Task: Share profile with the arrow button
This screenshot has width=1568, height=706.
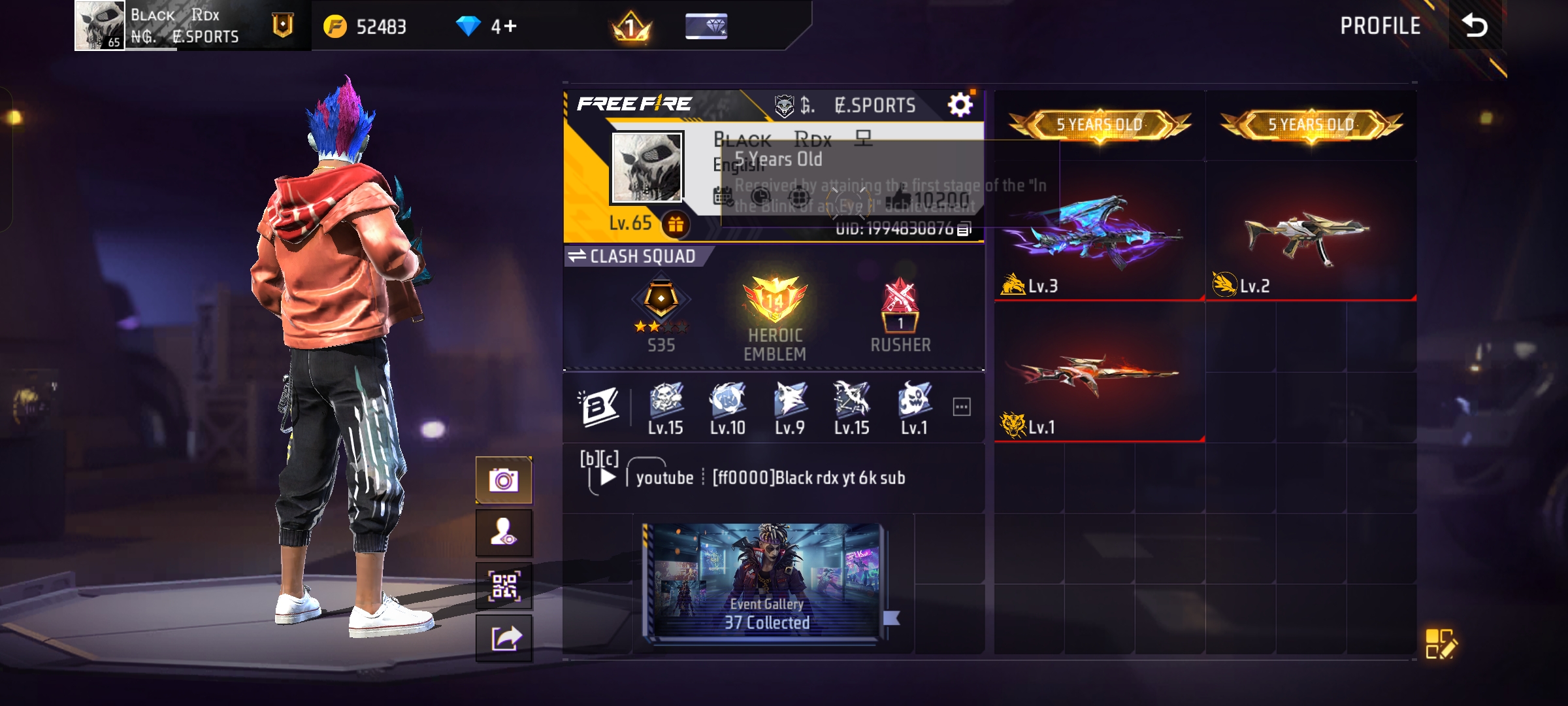Action: click(504, 638)
